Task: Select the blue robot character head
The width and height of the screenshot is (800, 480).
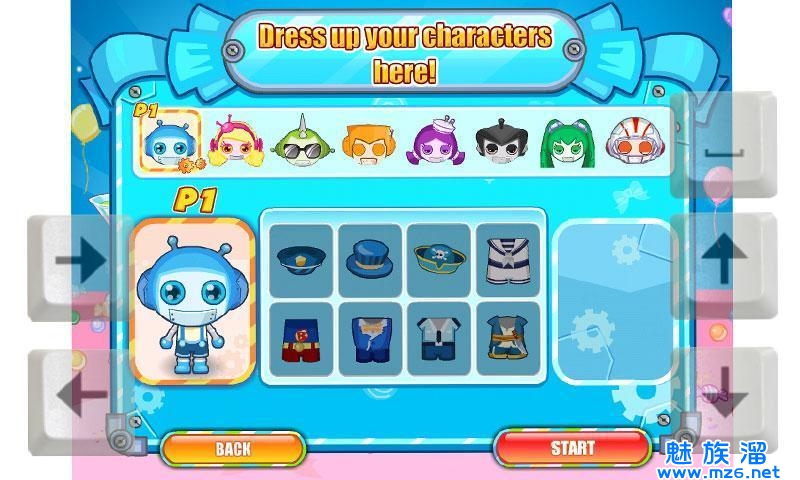Action: [167, 141]
